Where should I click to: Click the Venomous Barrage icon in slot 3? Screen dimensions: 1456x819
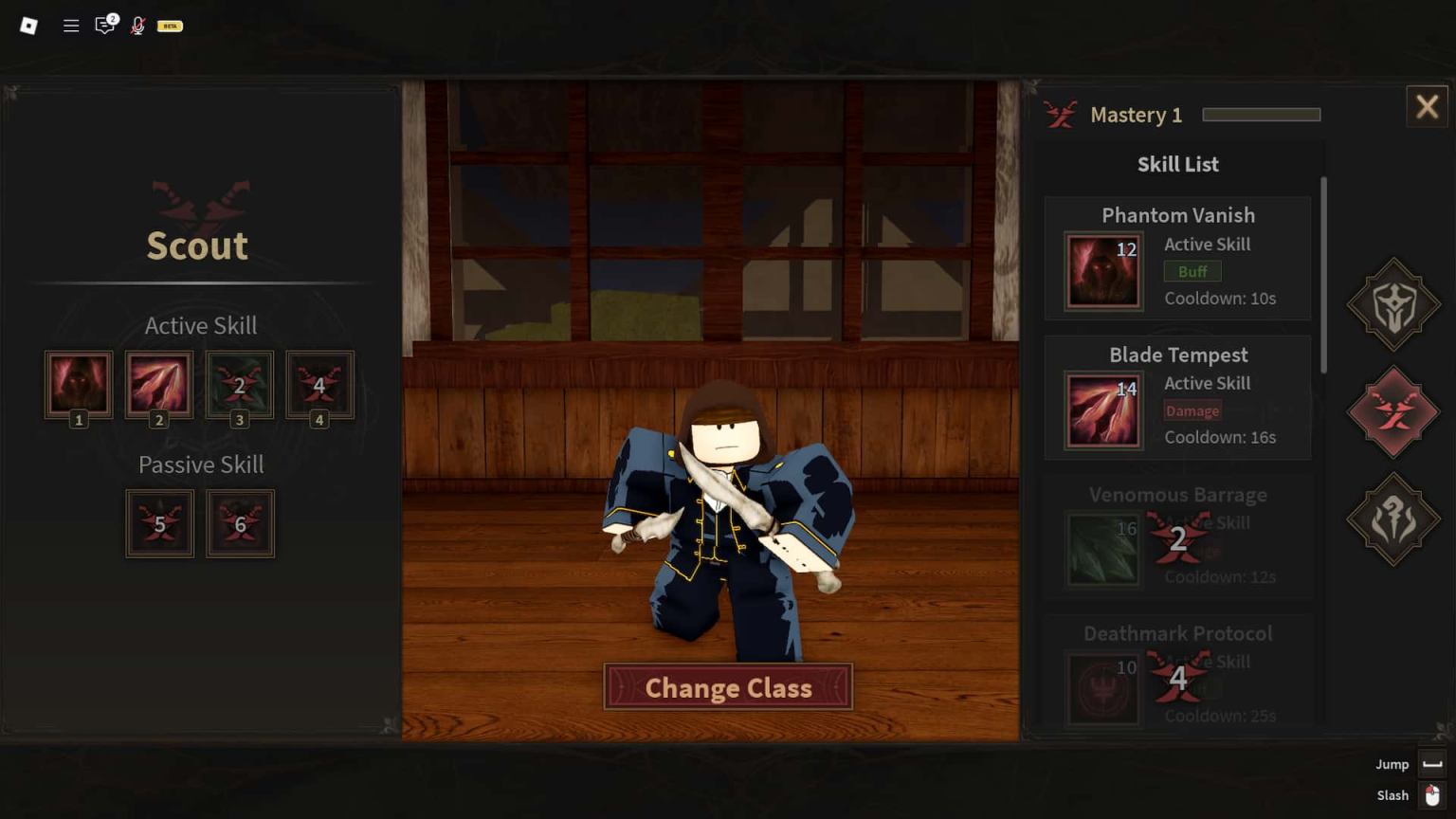tap(240, 385)
